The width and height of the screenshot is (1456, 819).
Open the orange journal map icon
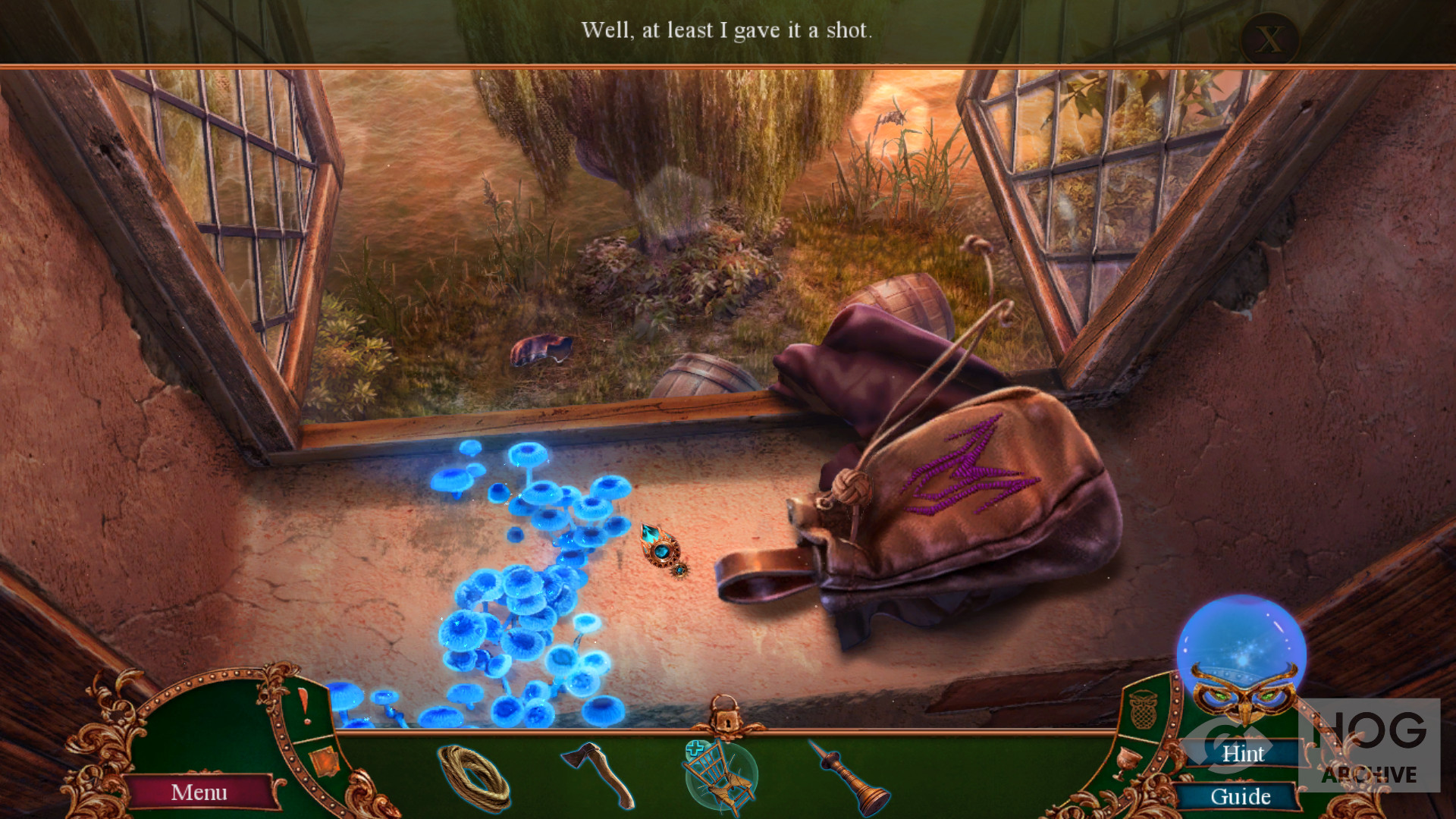[324, 761]
